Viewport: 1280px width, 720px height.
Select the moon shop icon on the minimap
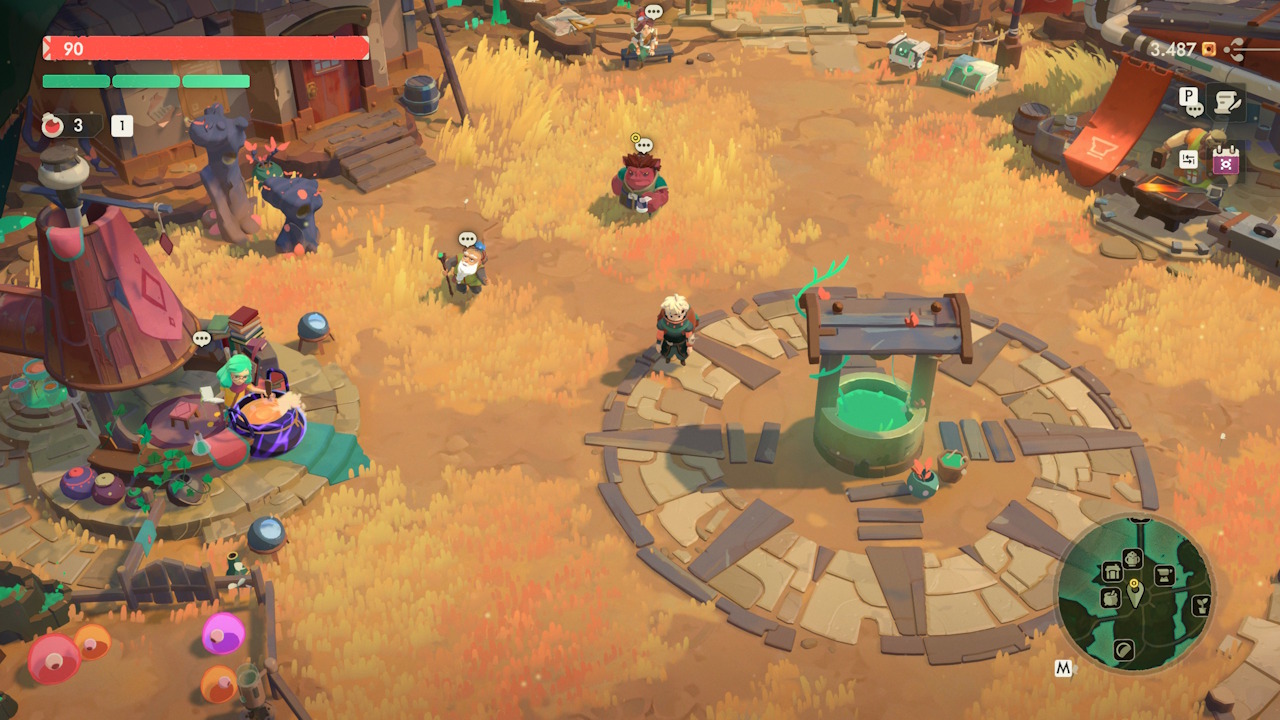coord(1125,650)
